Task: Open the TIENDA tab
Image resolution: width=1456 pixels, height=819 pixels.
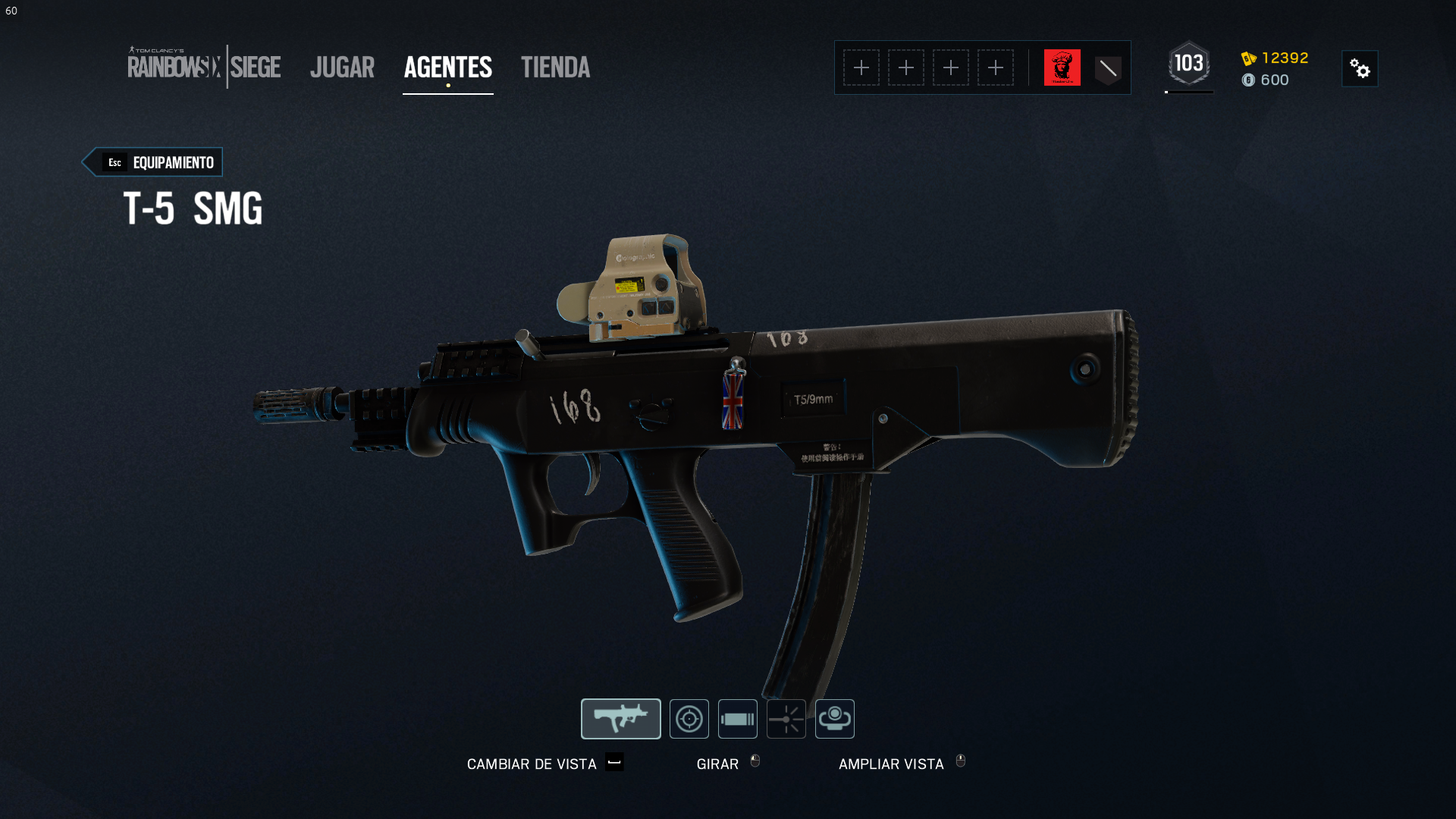Action: coord(555,67)
